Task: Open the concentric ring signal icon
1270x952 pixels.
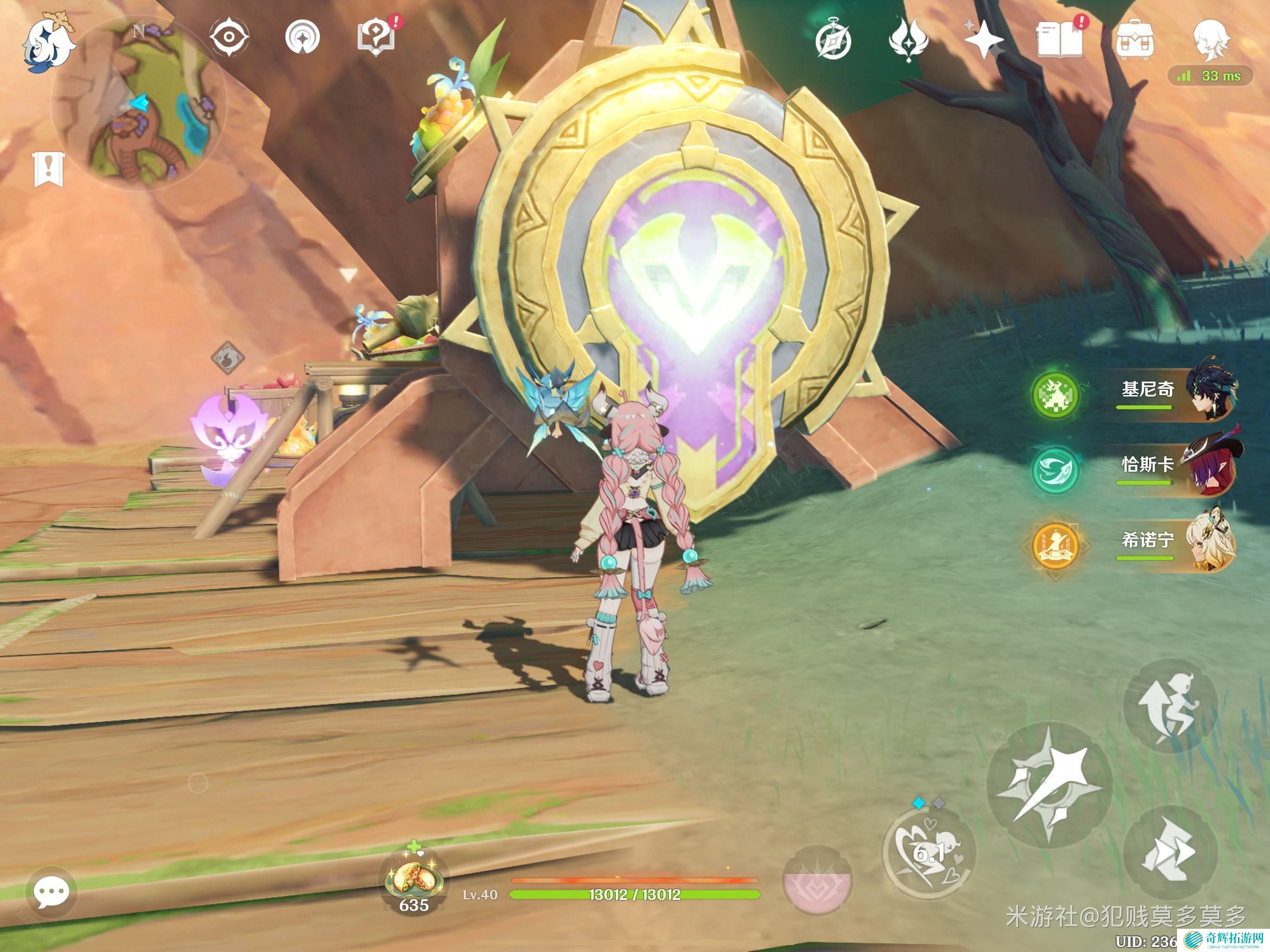Action: coord(302,37)
